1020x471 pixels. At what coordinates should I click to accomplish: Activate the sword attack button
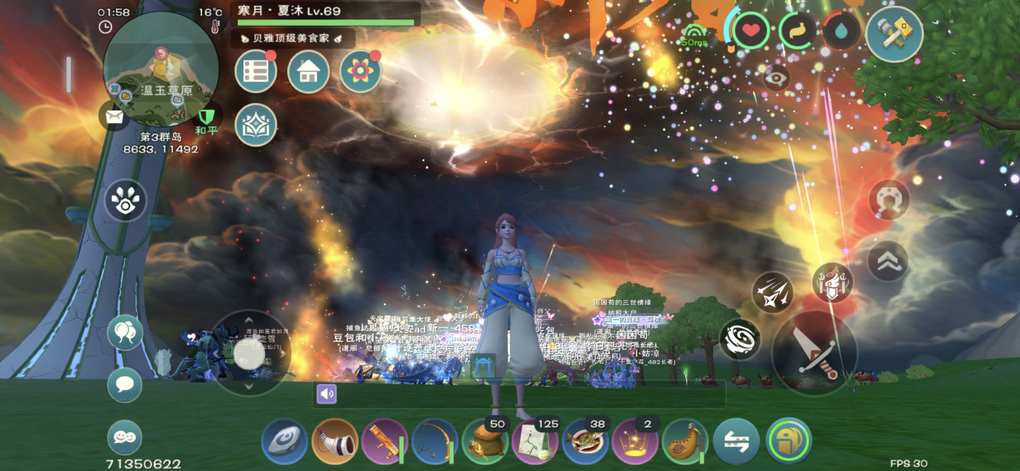(813, 352)
